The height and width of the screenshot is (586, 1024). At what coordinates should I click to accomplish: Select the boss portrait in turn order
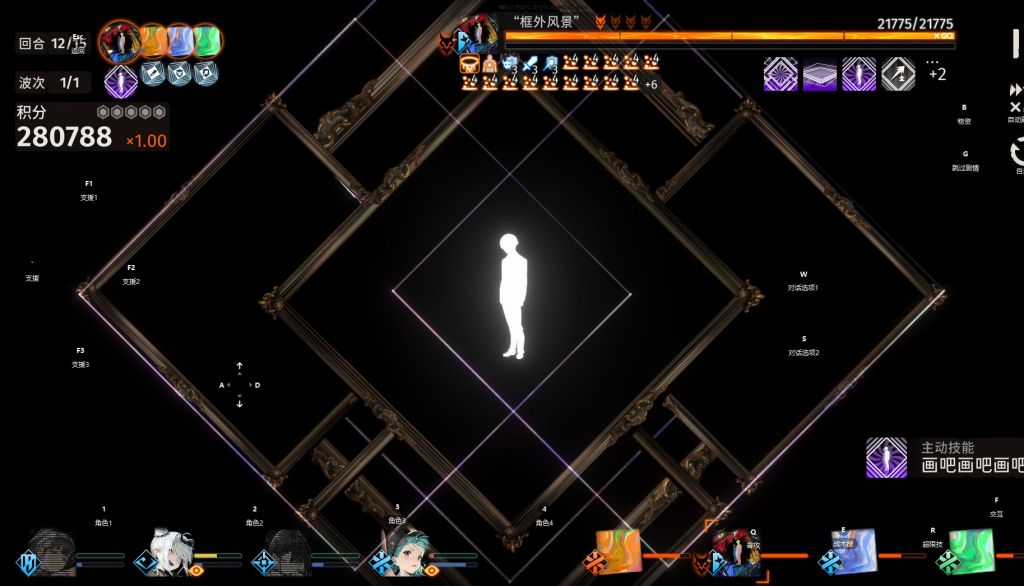click(121, 41)
